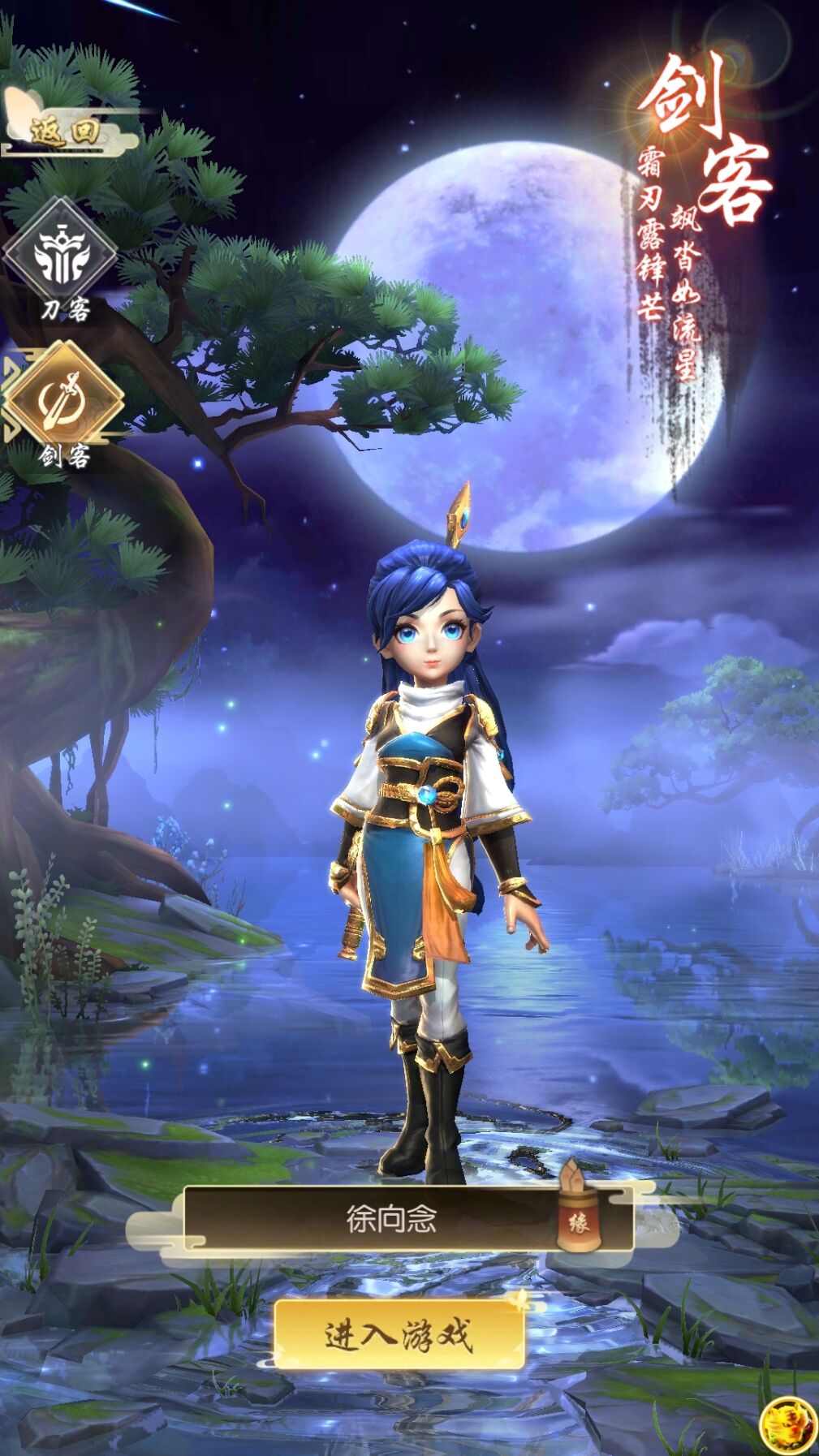
Task: Start with the 进入游戏 button
Action: [x=398, y=1335]
